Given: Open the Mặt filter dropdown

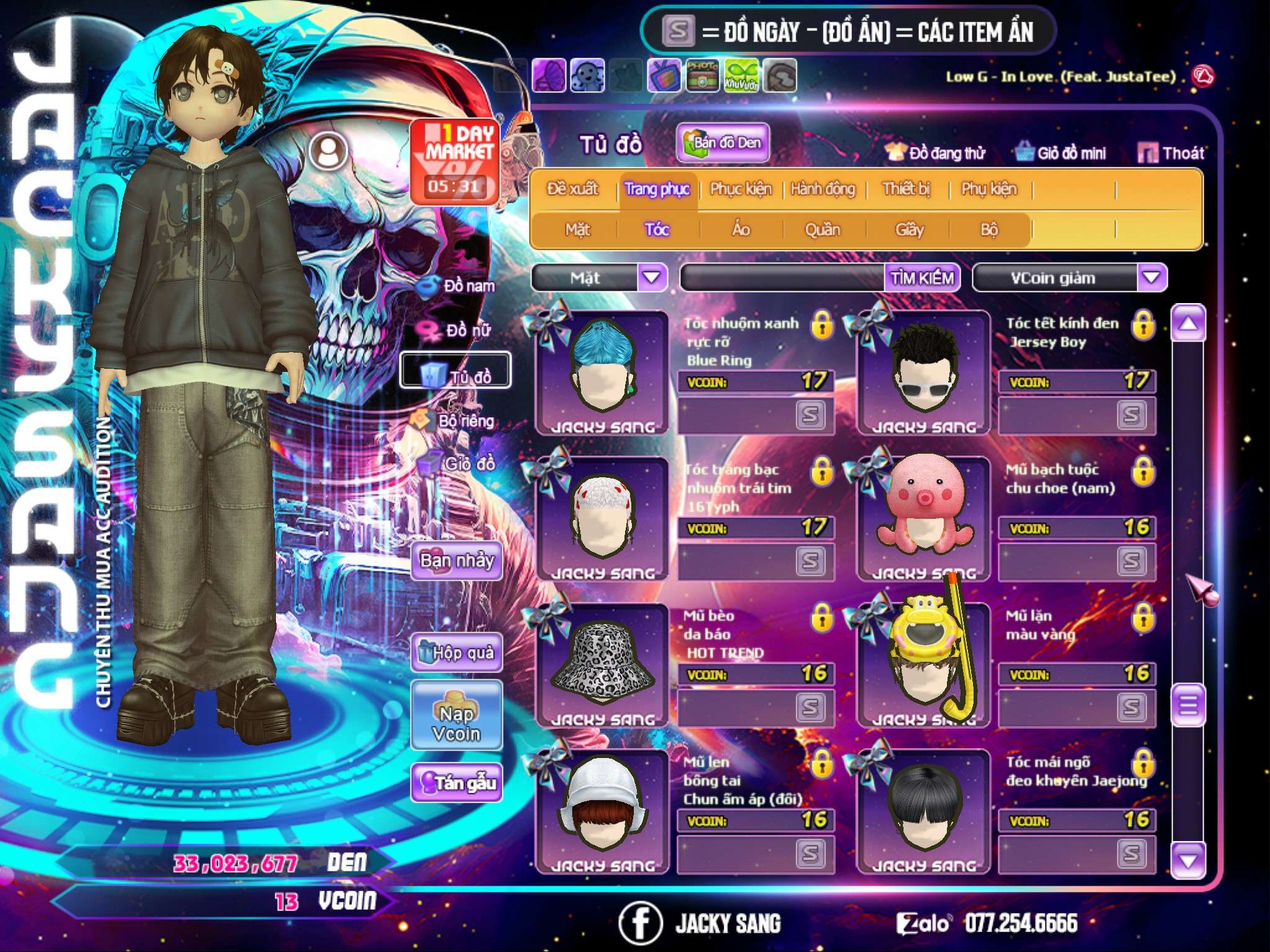Looking at the screenshot, I should coord(652,278).
